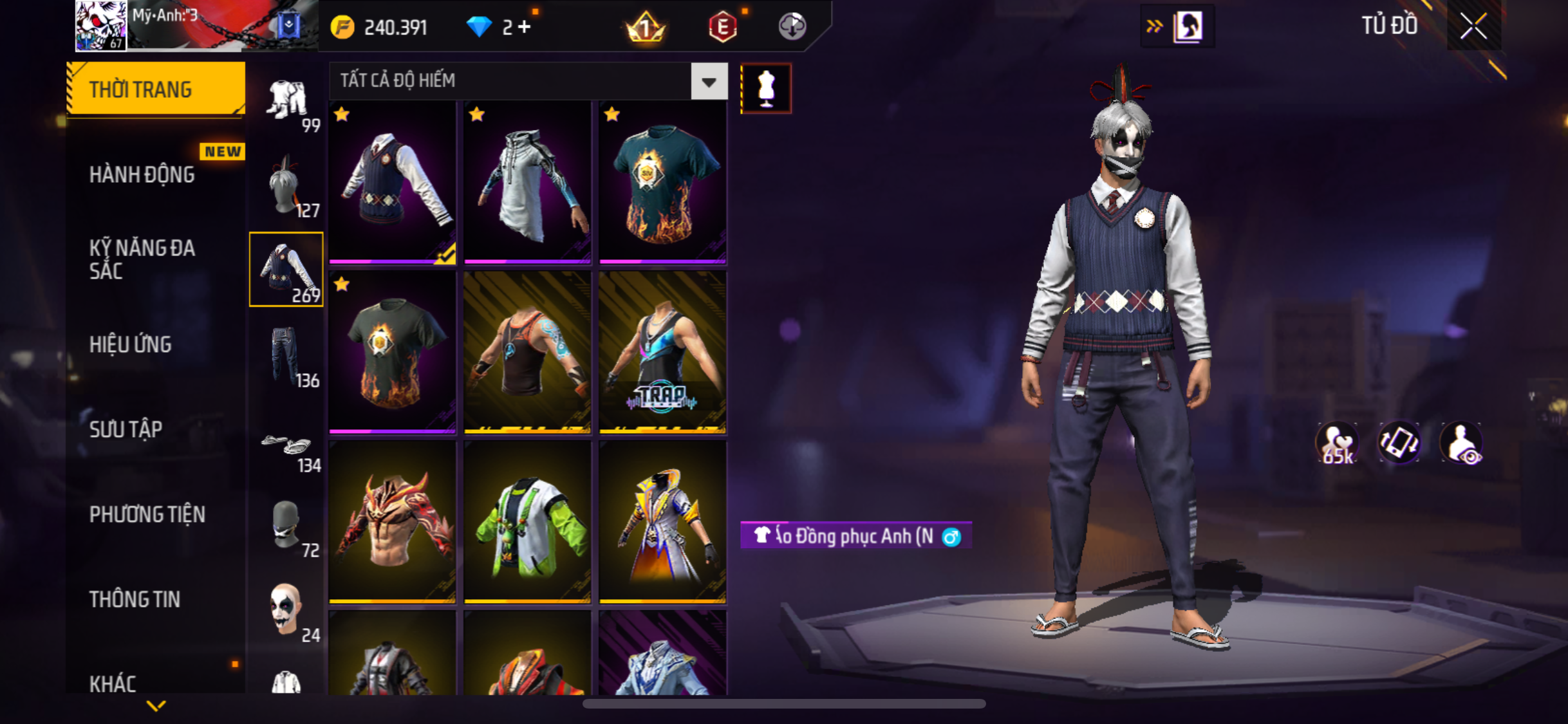This screenshot has height=724, width=1568.
Task: Switch to Kỹ Năng Đa Sắc tab
Action: coord(142,259)
